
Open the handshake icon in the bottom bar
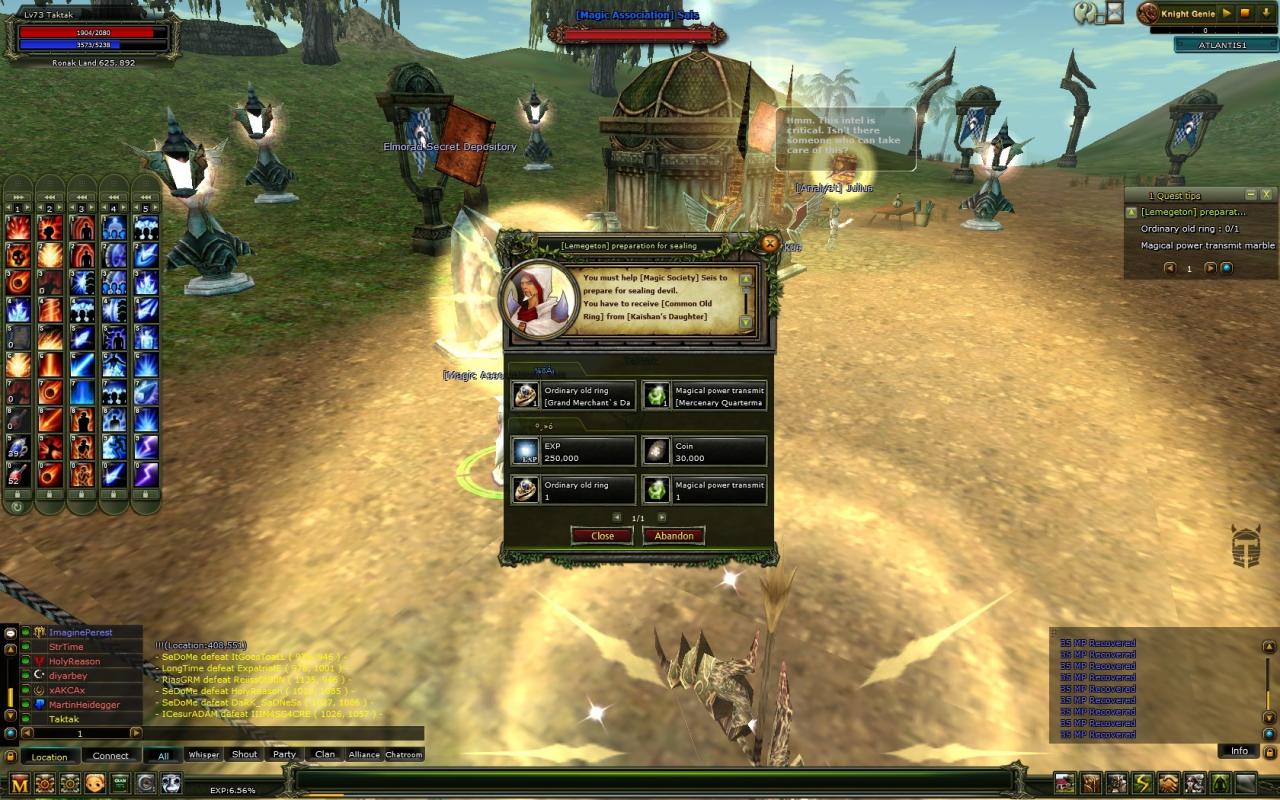[x=1168, y=783]
